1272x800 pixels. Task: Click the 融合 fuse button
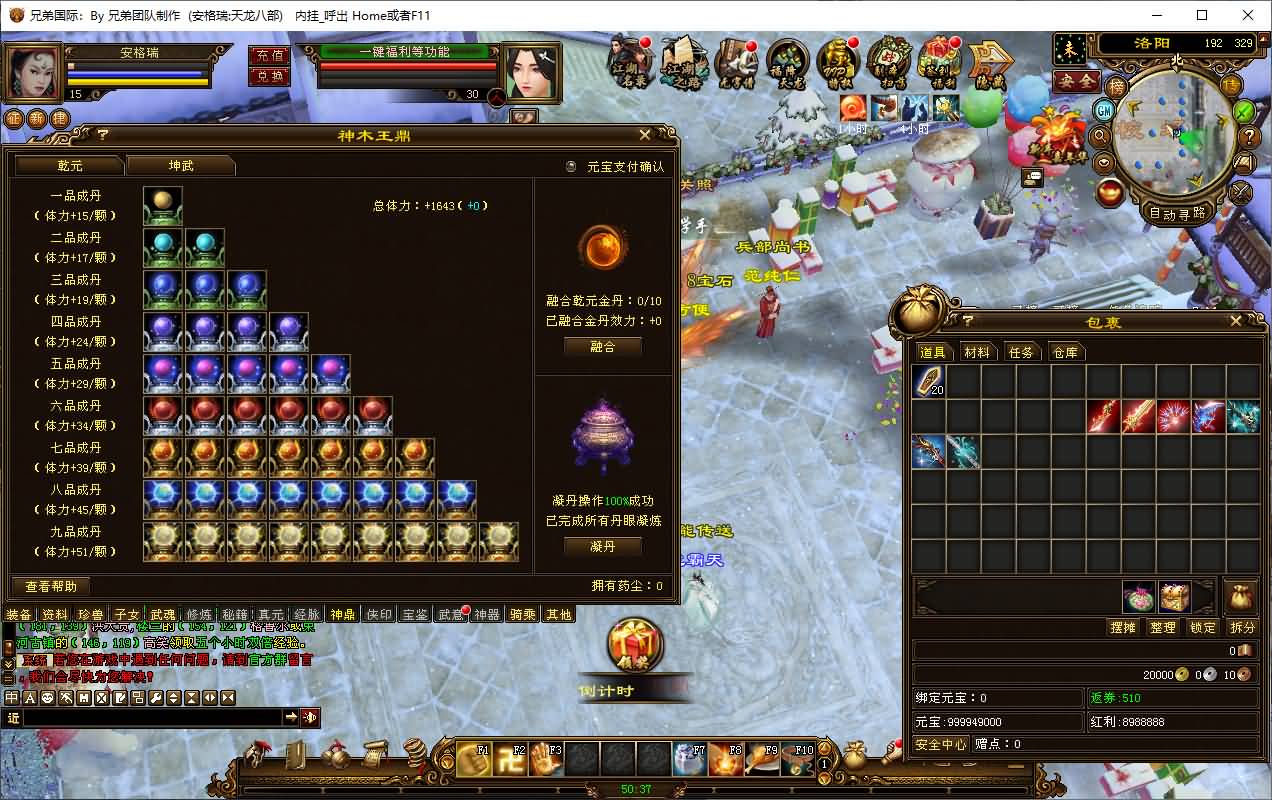[602, 346]
